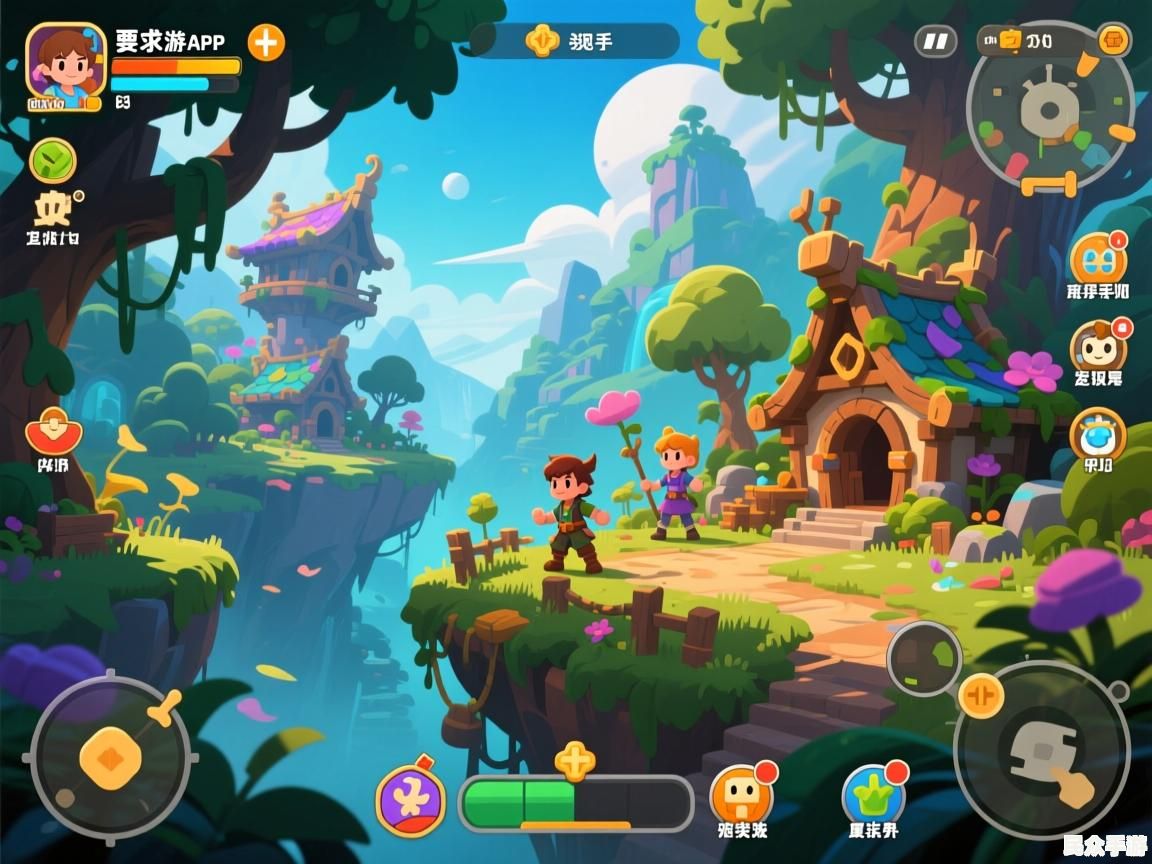Tap the small dark green skill button
The height and width of the screenshot is (864, 1152).
pos(924,659)
